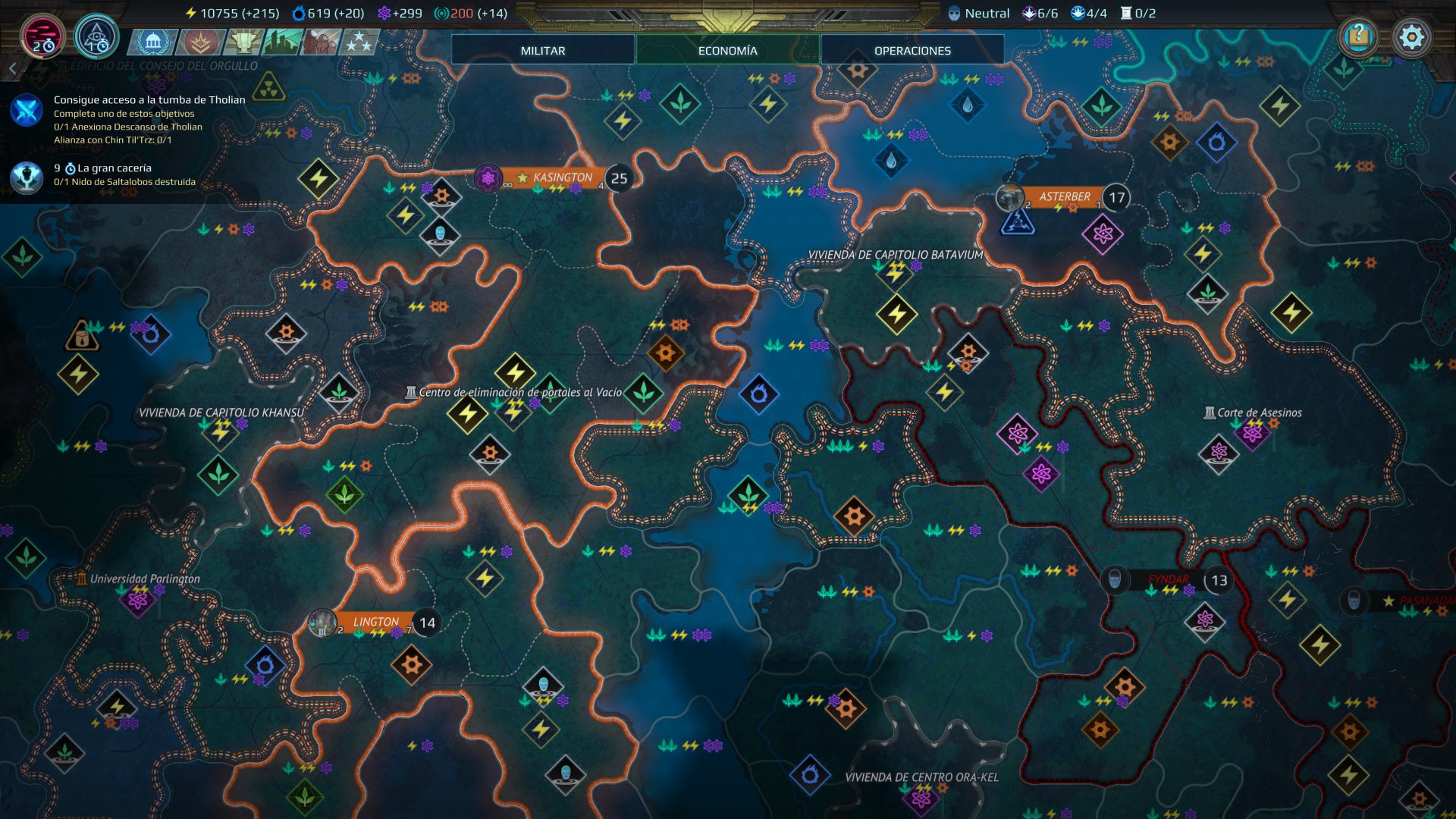The height and width of the screenshot is (819, 1456).
Task: Switch to the MILITAR tab
Action: (x=542, y=50)
